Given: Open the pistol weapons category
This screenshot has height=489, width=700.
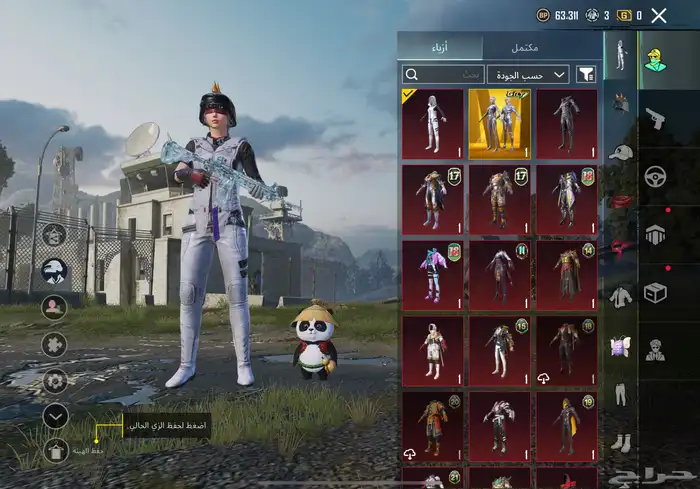Looking at the screenshot, I should [x=656, y=119].
